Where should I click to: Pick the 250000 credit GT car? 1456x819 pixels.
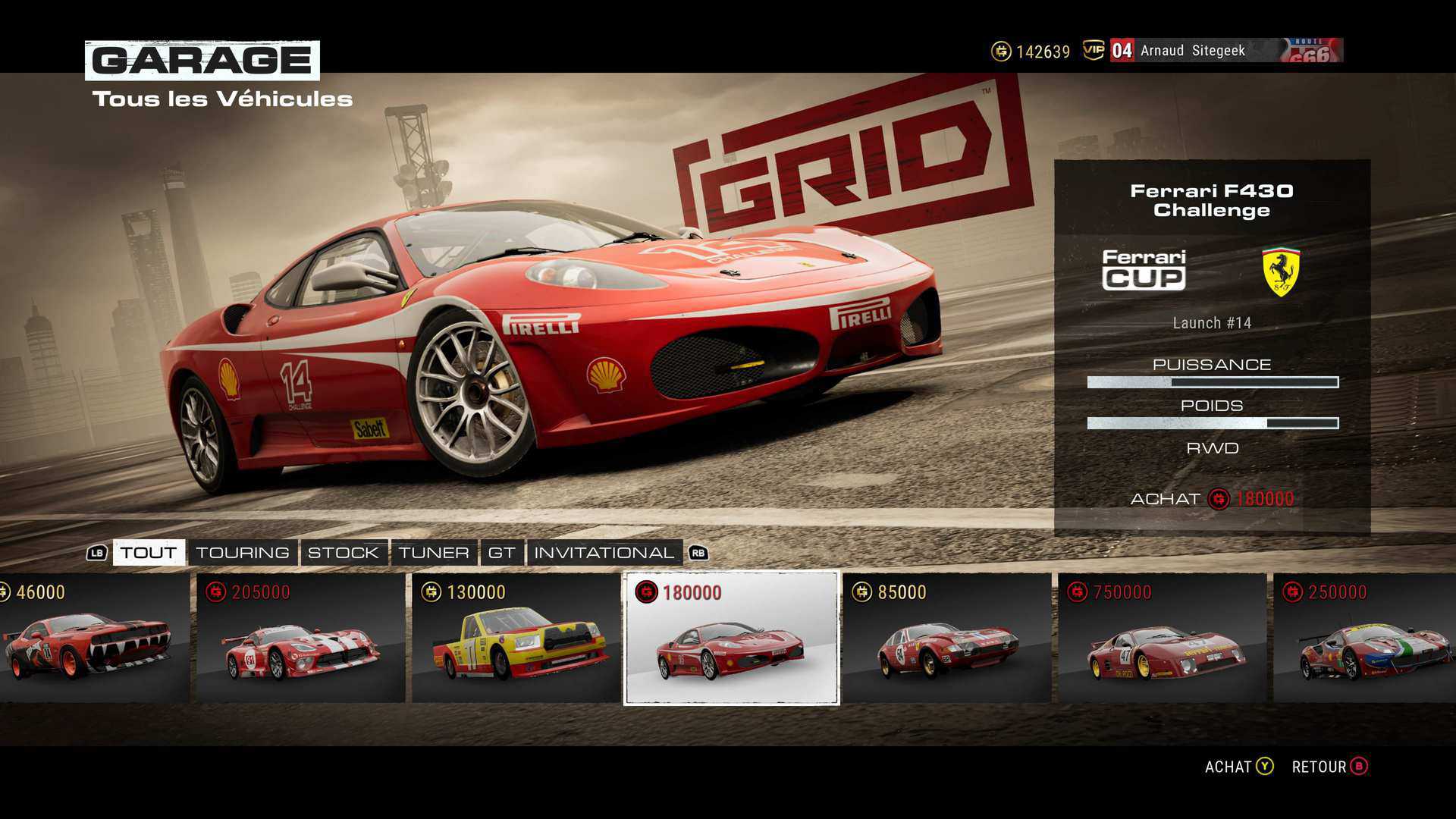point(1365,638)
